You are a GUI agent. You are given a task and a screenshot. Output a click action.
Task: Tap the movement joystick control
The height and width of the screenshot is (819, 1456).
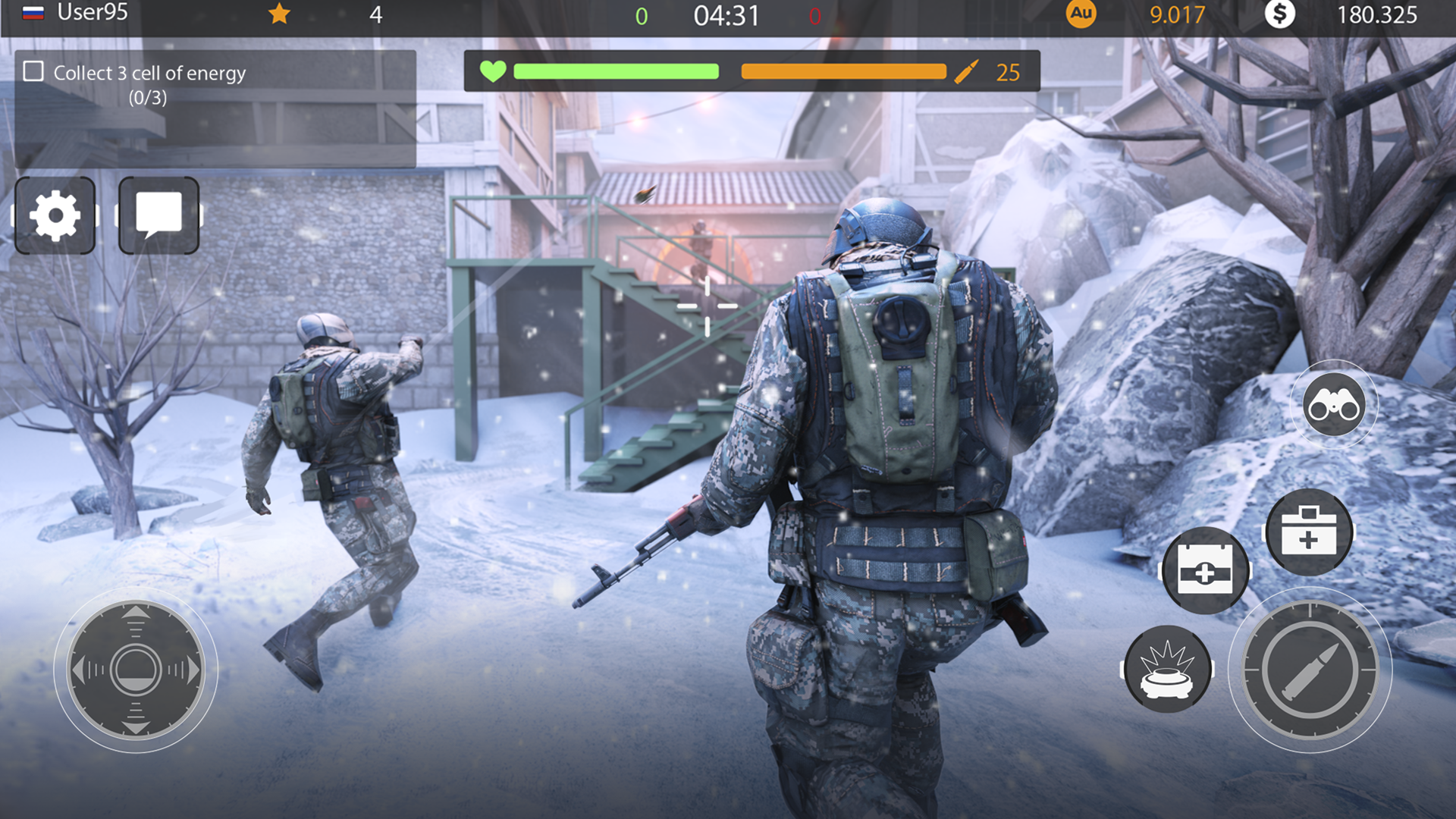(x=135, y=667)
